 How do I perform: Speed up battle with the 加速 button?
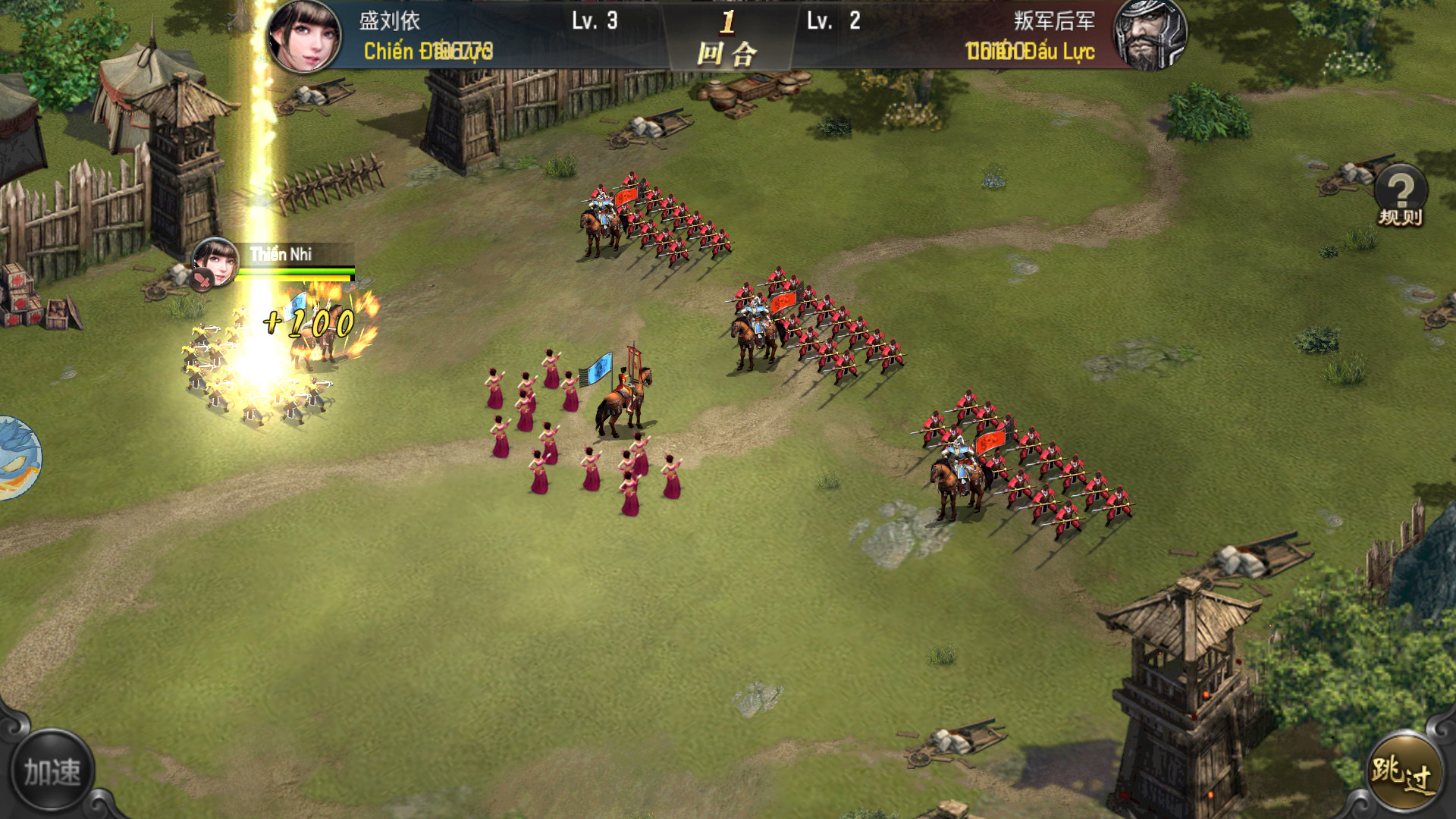pyautogui.click(x=52, y=772)
